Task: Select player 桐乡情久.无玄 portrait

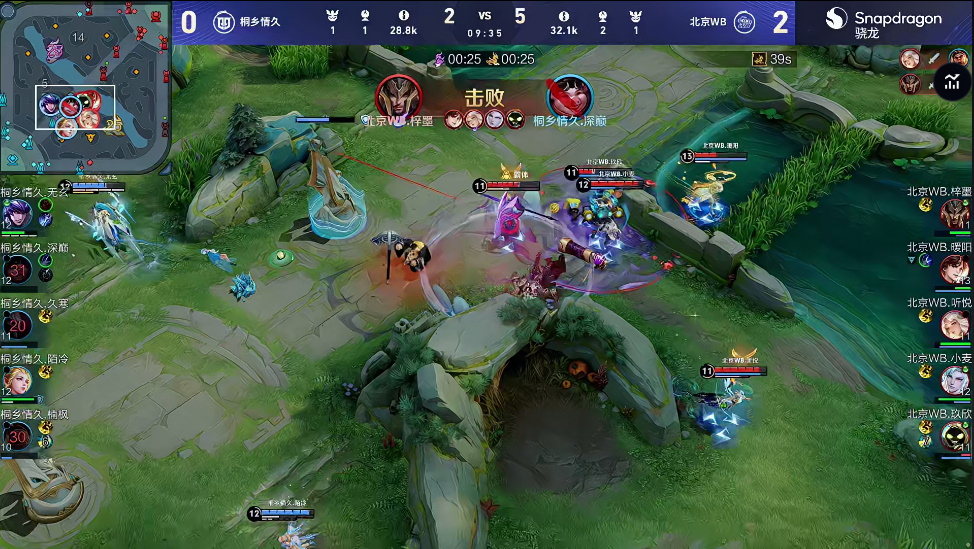Action: 17,213
